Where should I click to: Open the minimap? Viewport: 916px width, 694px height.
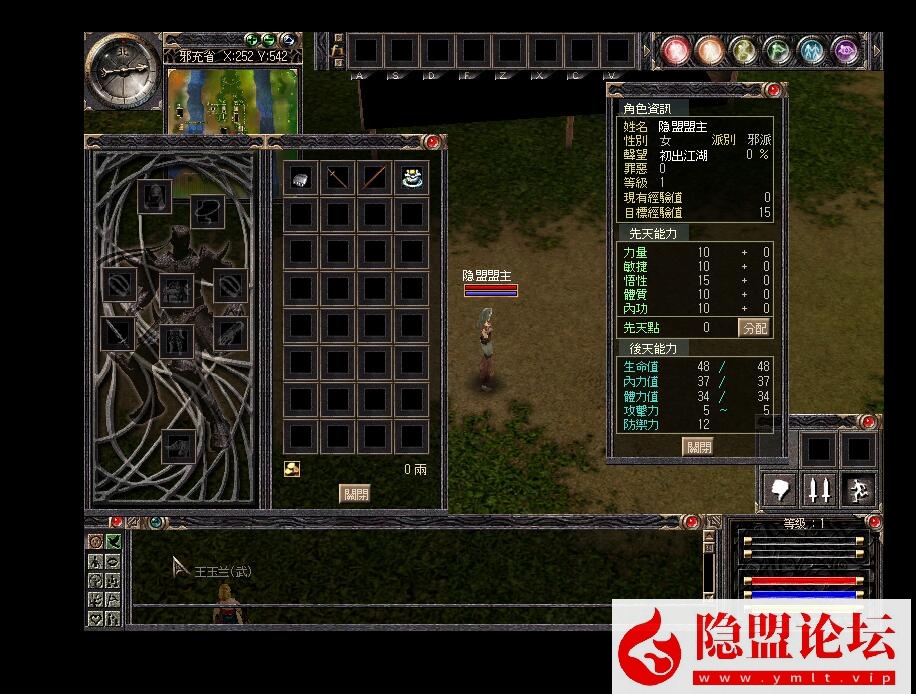(232, 98)
